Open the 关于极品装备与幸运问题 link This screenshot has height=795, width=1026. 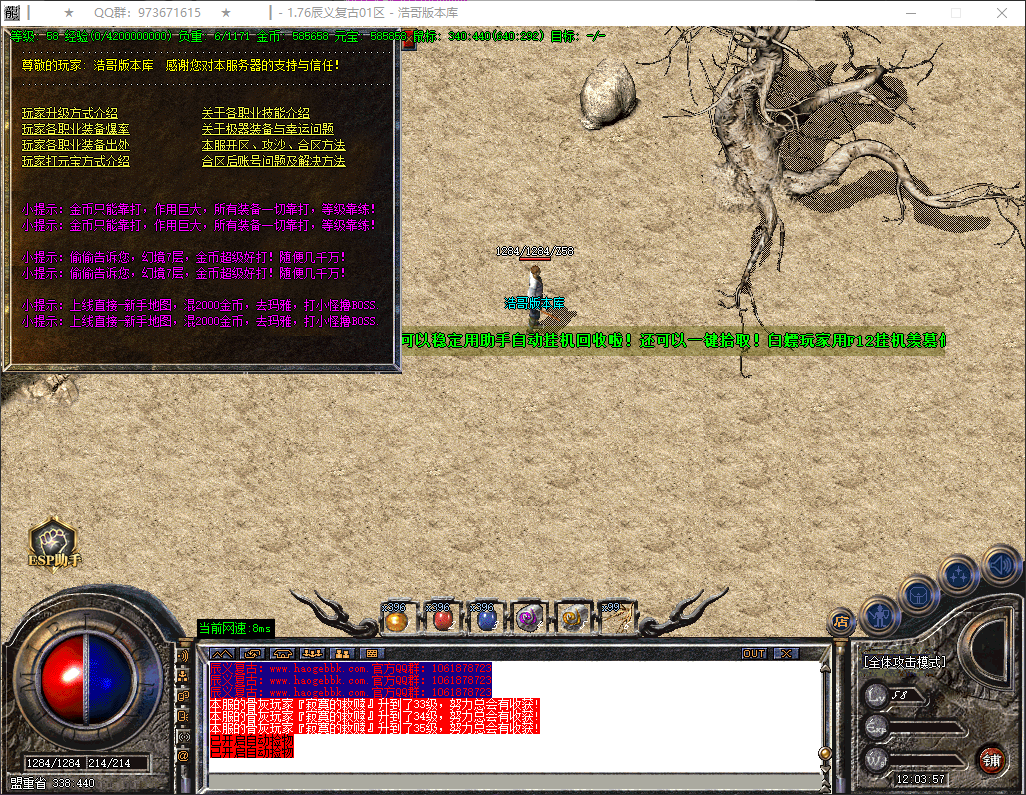point(268,129)
